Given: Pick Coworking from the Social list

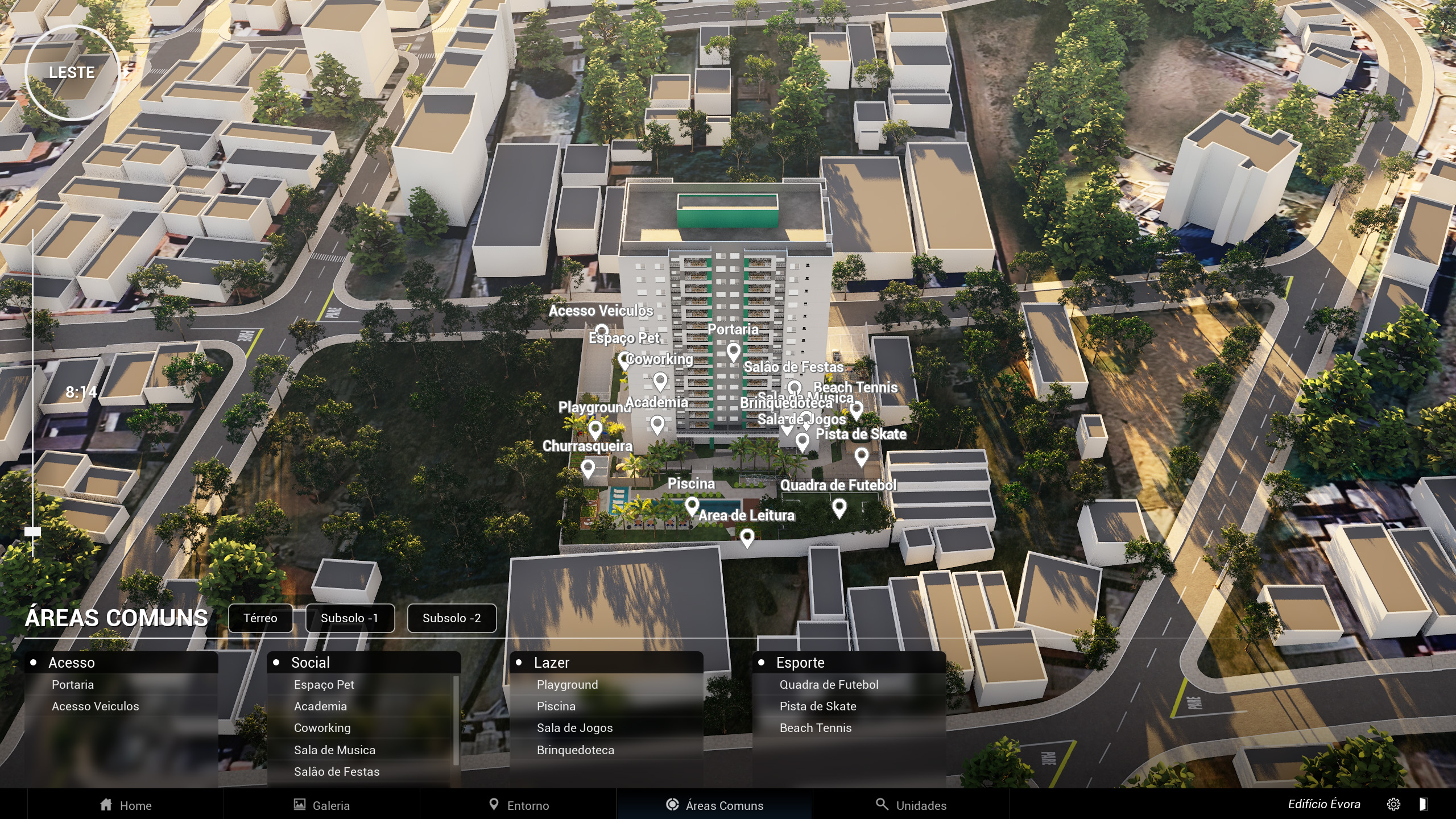Looking at the screenshot, I should coord(322,728).
